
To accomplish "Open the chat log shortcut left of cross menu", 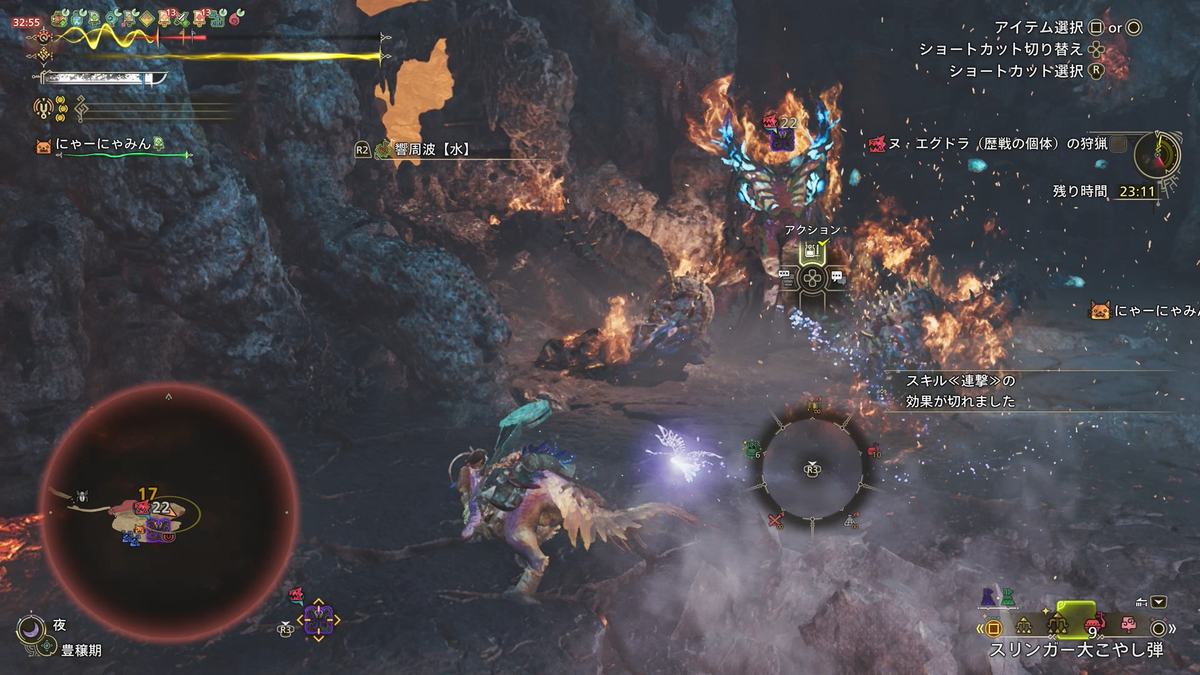I will pos(786,277).
